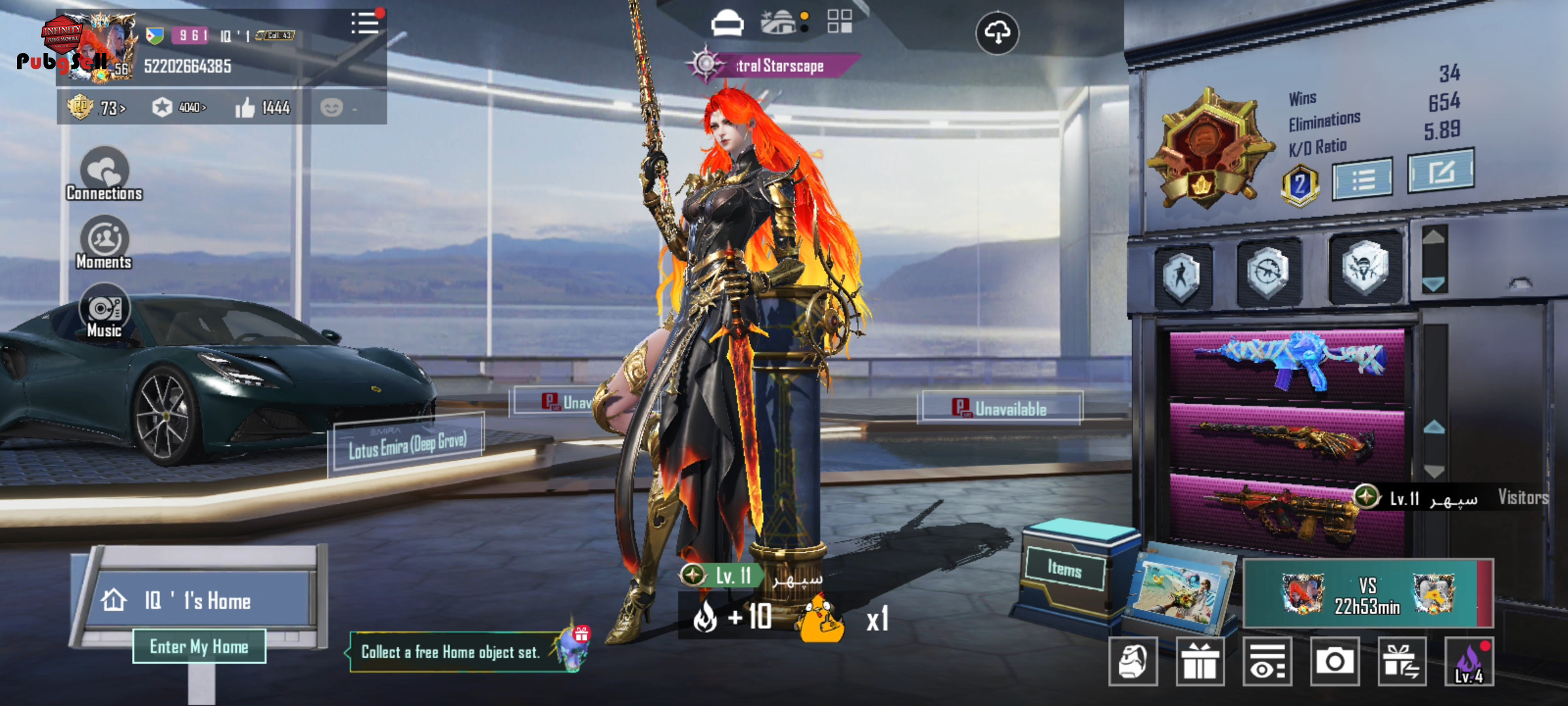Viewport: 1568px width, 706px height.
Task: Open the Lv.4 flame popularity icon
Action: pyautogui.click(x=1469, y=662)
